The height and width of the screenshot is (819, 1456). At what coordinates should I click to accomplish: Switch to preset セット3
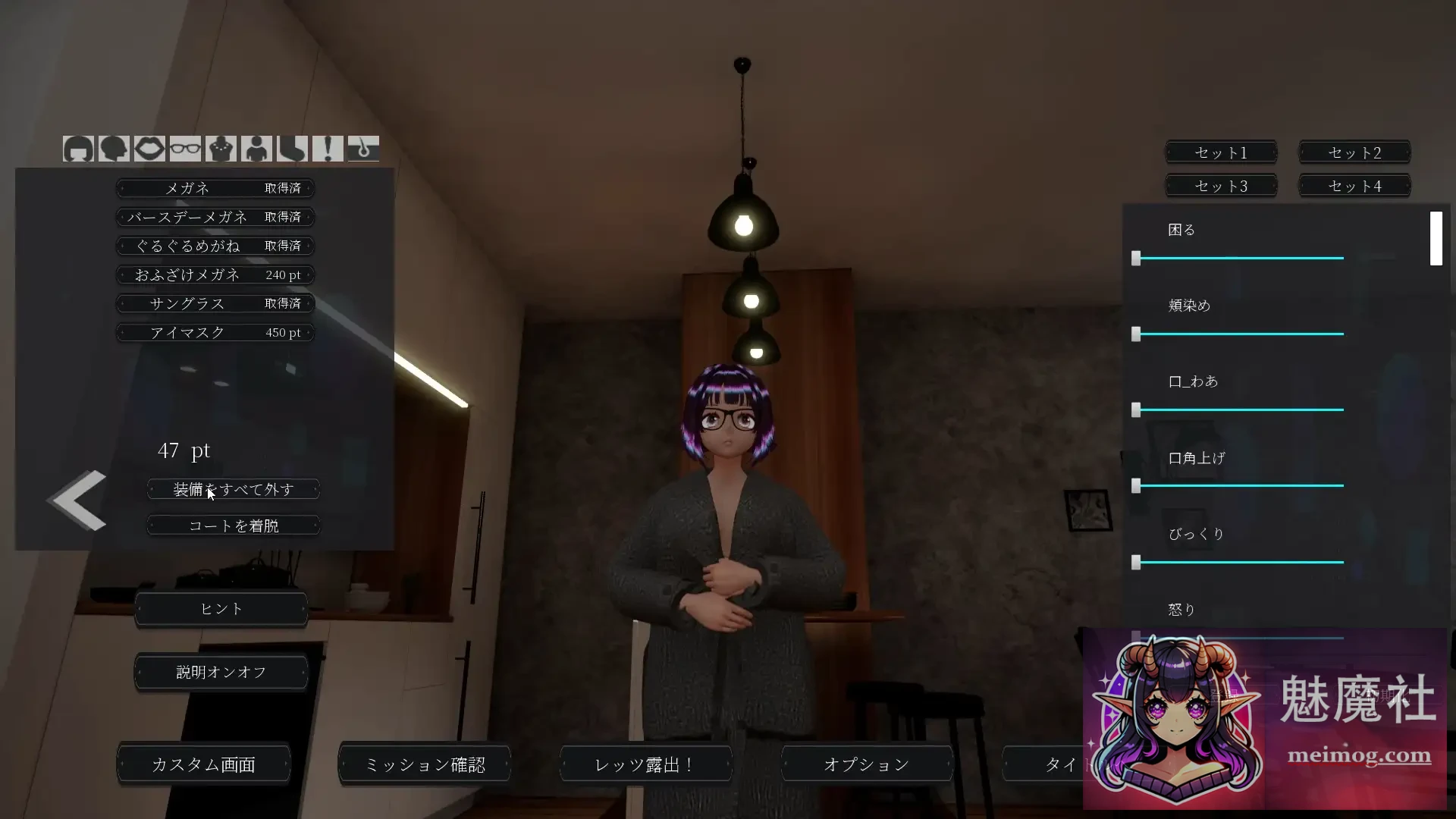(x=1220, y=185)
